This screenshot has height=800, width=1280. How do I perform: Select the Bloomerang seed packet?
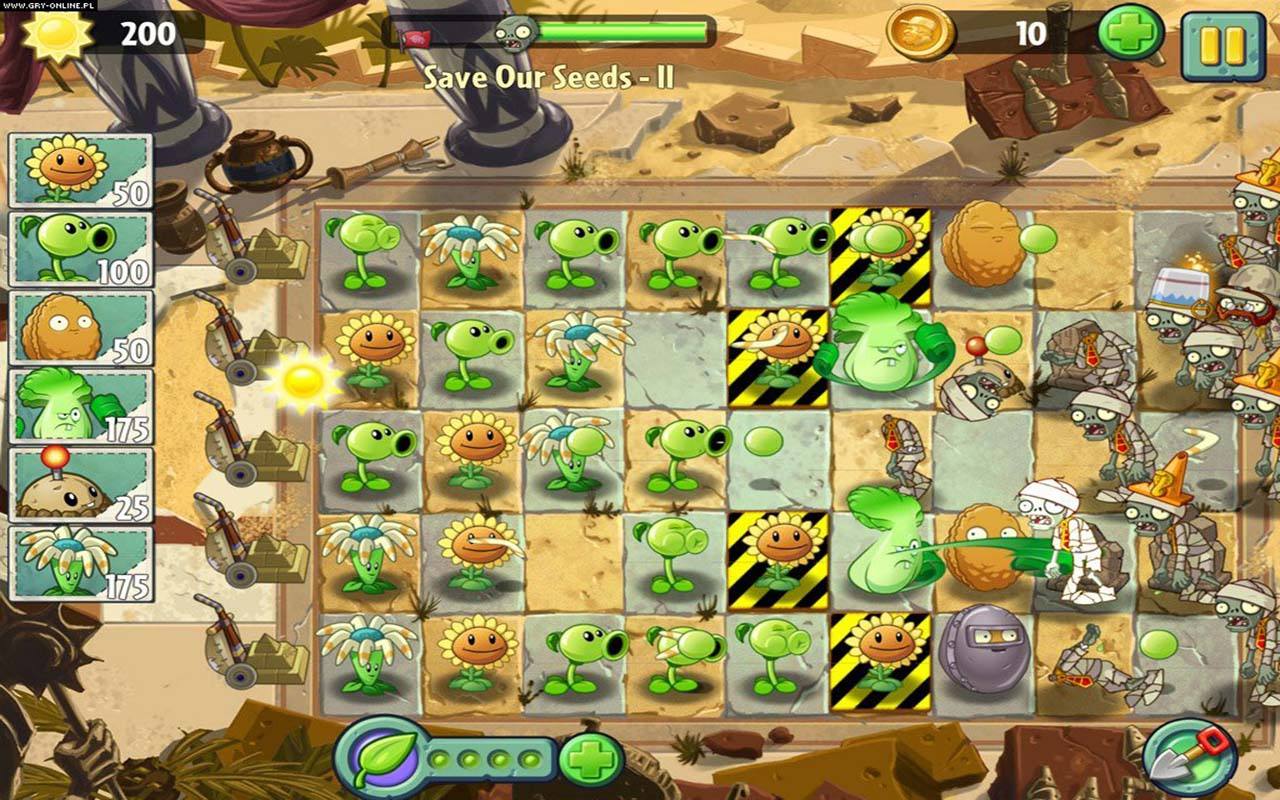coord(81,563)
